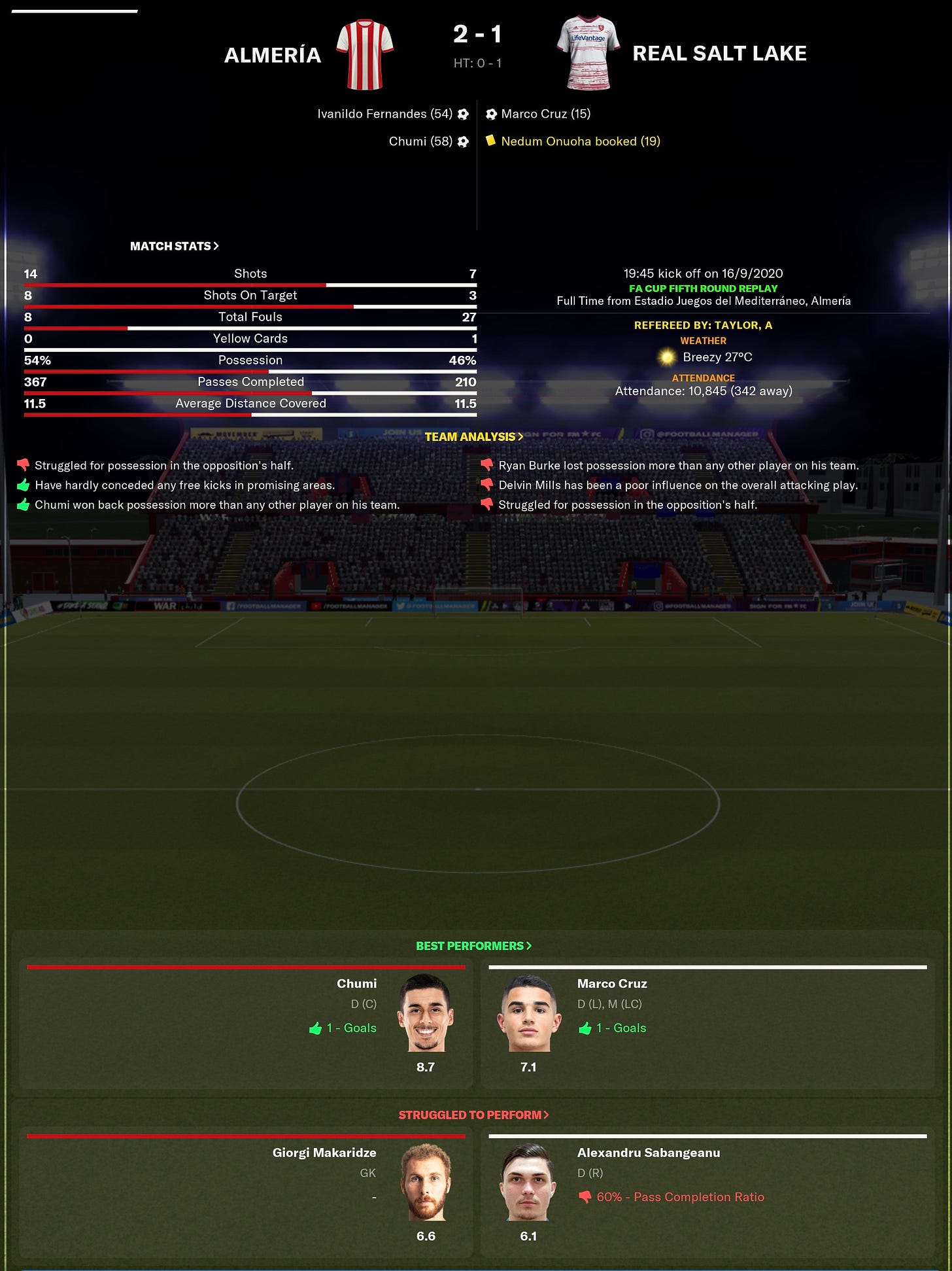Open Giorgi Makaridze's player profile link
The height and width of the screenshot is (1271, 952).
coord(324,1152)
